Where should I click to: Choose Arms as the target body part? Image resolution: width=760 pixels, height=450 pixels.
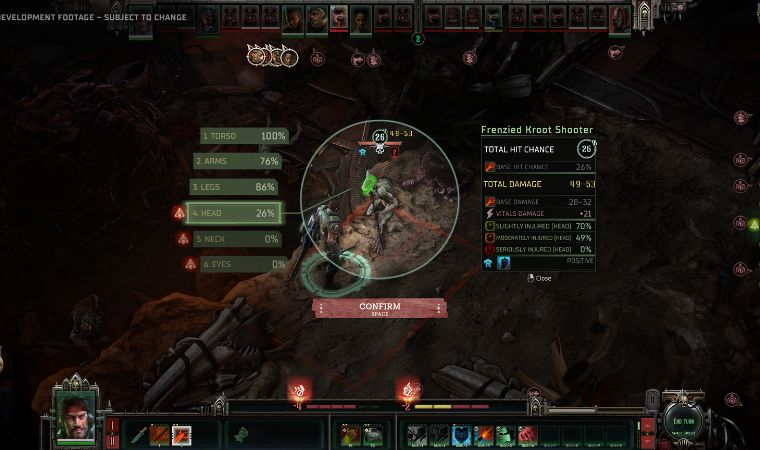pos(237,161)
